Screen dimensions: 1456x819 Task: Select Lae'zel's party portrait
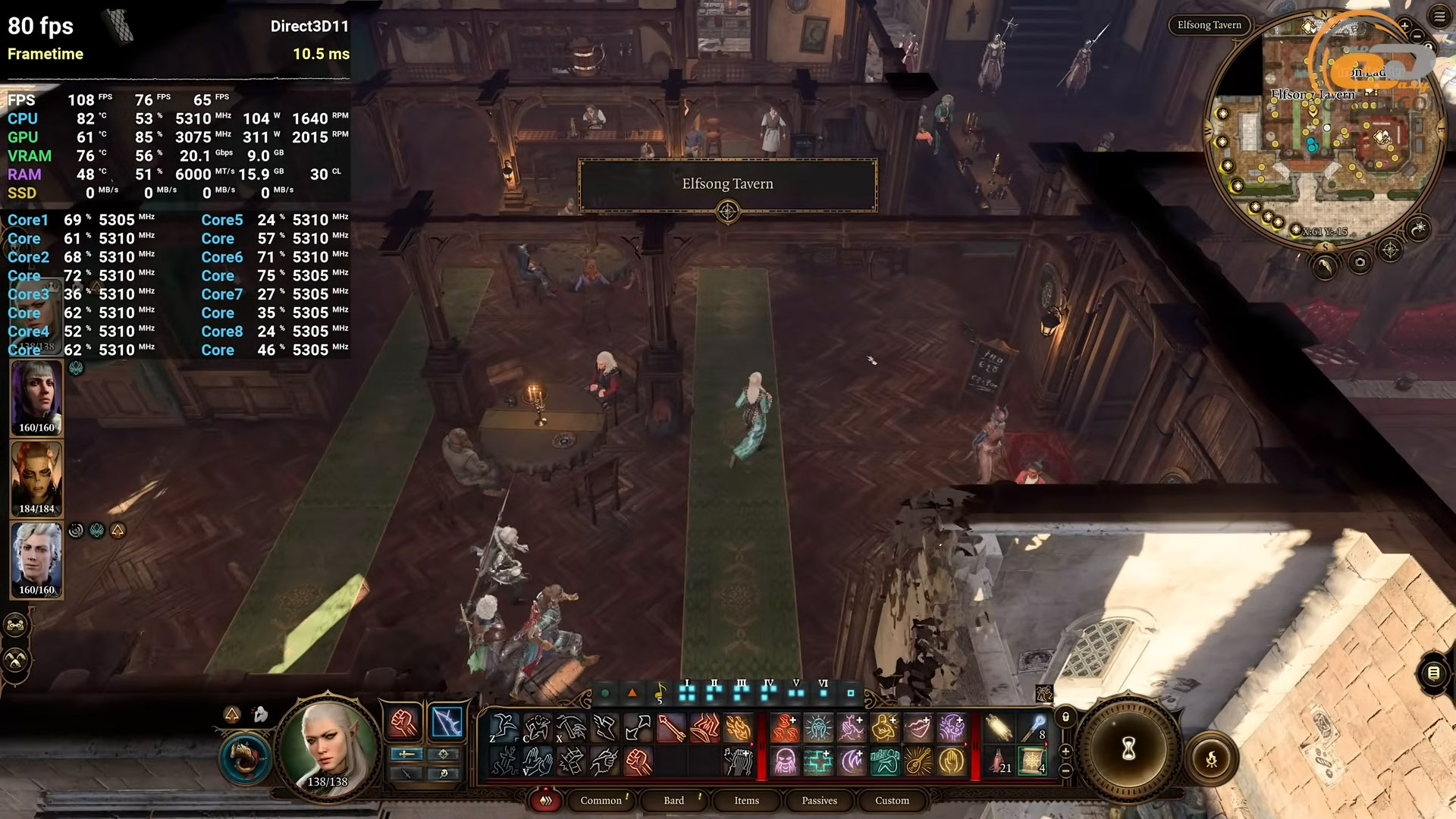[36, 479]
